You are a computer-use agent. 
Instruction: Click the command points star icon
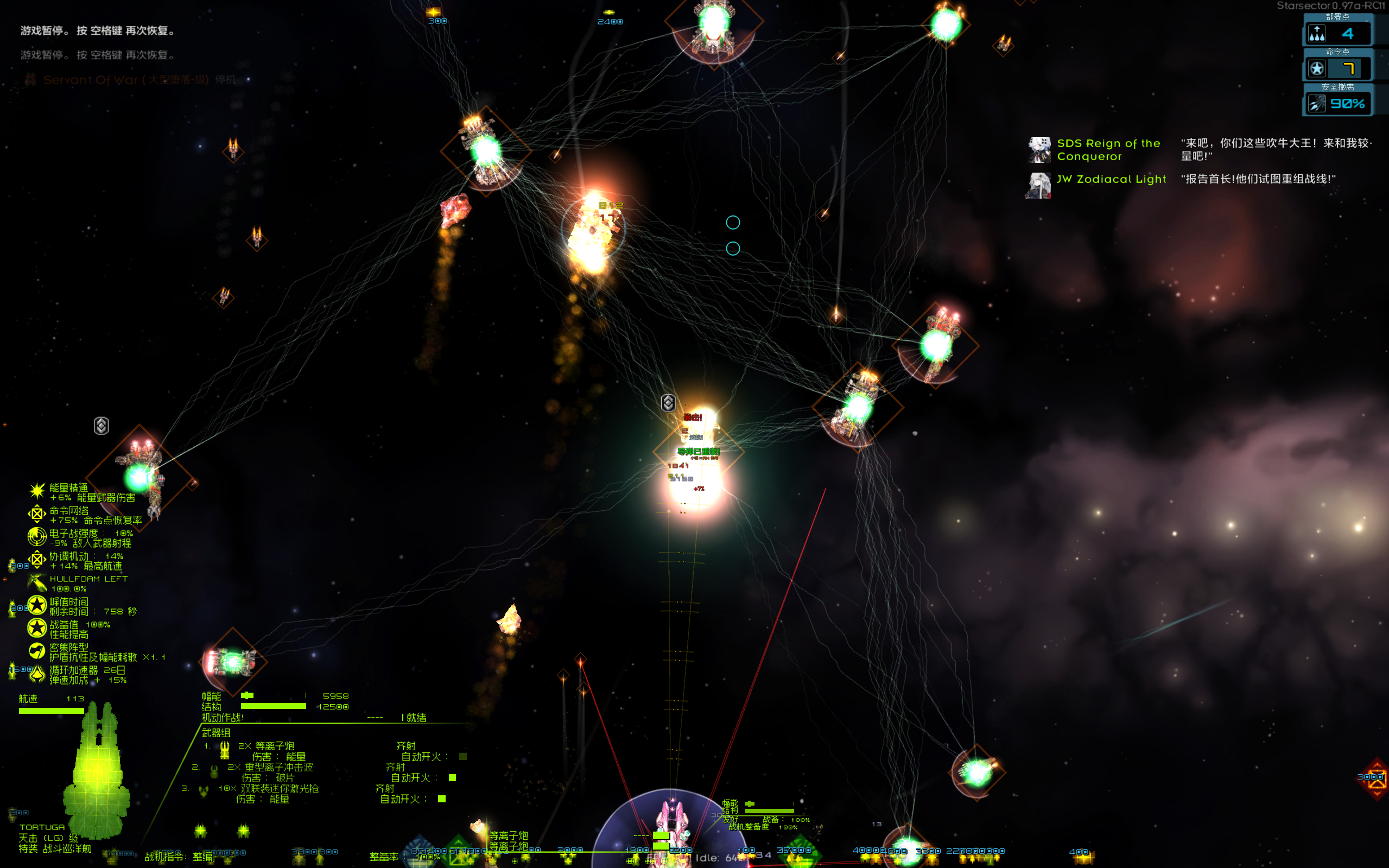point(1317,69)
